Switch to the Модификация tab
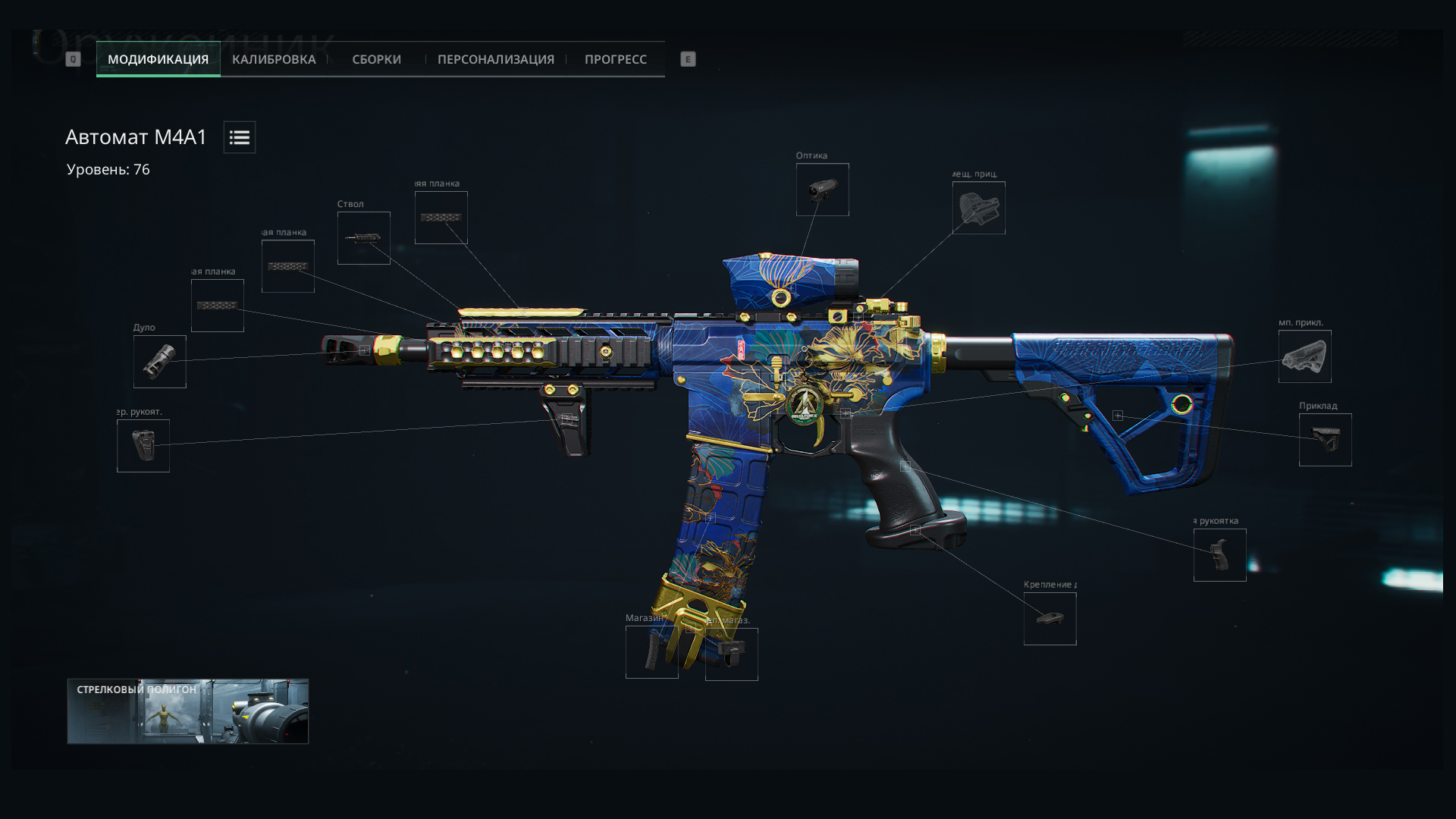1456x819 pixels. (x=158, y=59)
